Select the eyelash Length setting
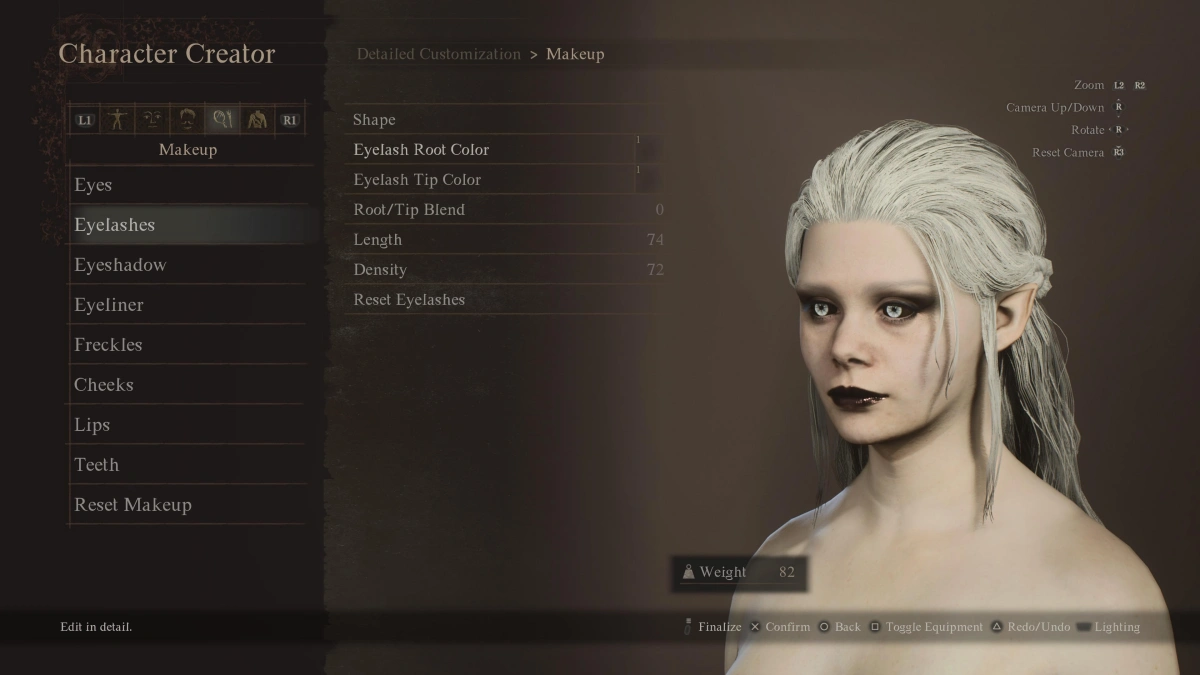 tap(377, 240)
